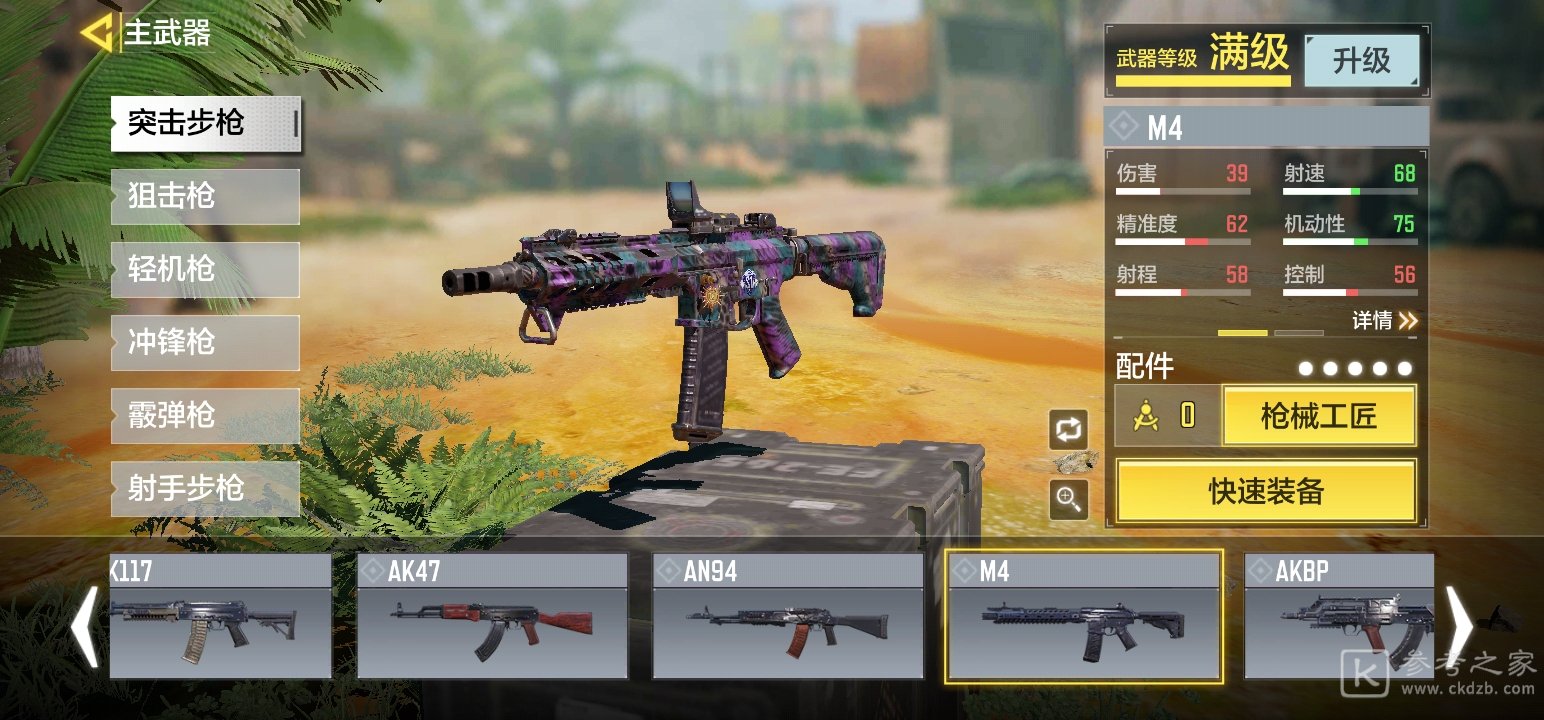Click the 快速装备 quick equip button
This screenshot has width=1544, height=720.
[1266, 491]
